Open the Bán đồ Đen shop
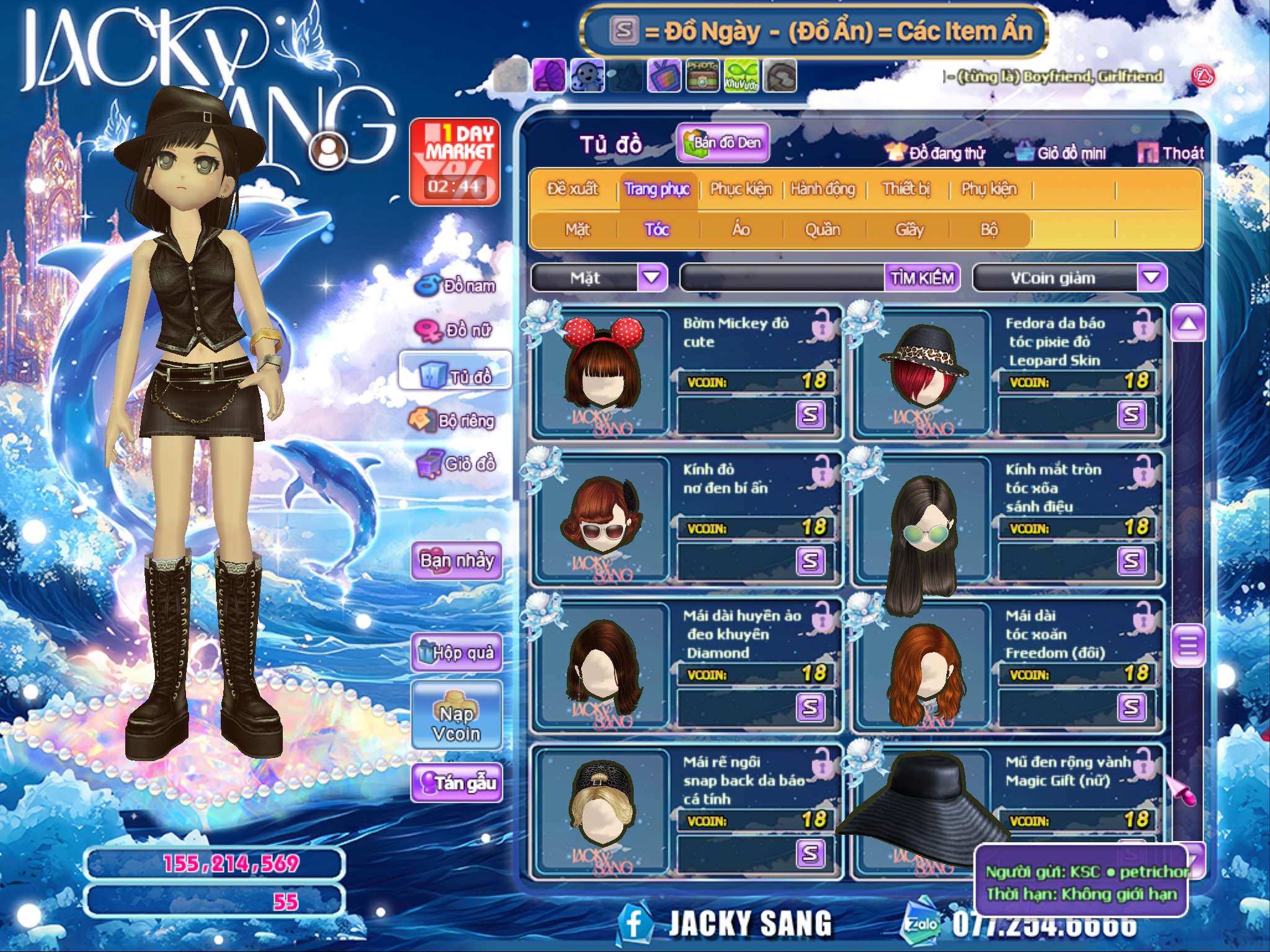 tap(723, 143)
